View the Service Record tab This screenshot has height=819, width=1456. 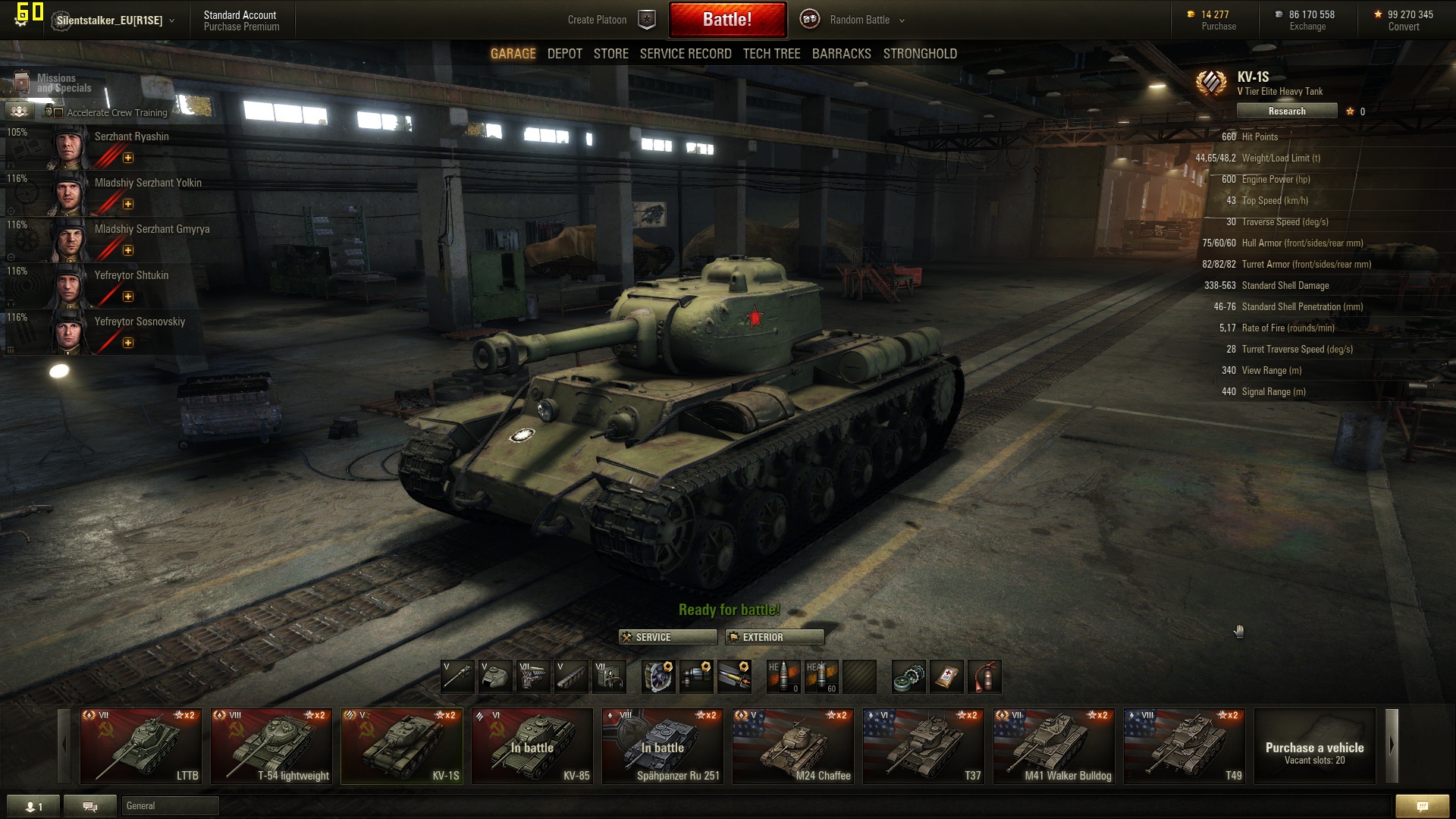click(686, 54)
